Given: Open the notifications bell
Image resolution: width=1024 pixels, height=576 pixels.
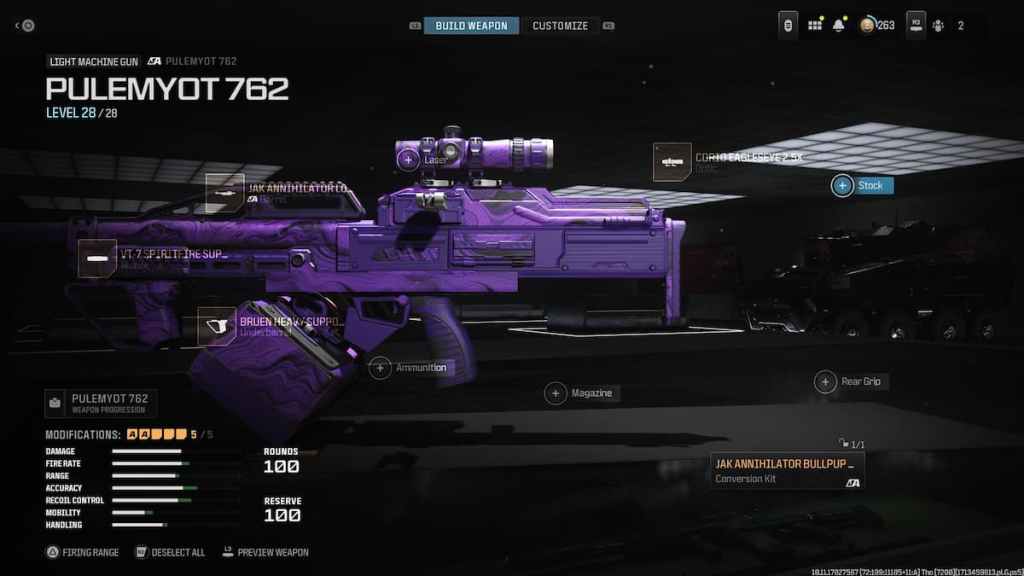Looking at the screenshot, I should (x=839, y=25).
